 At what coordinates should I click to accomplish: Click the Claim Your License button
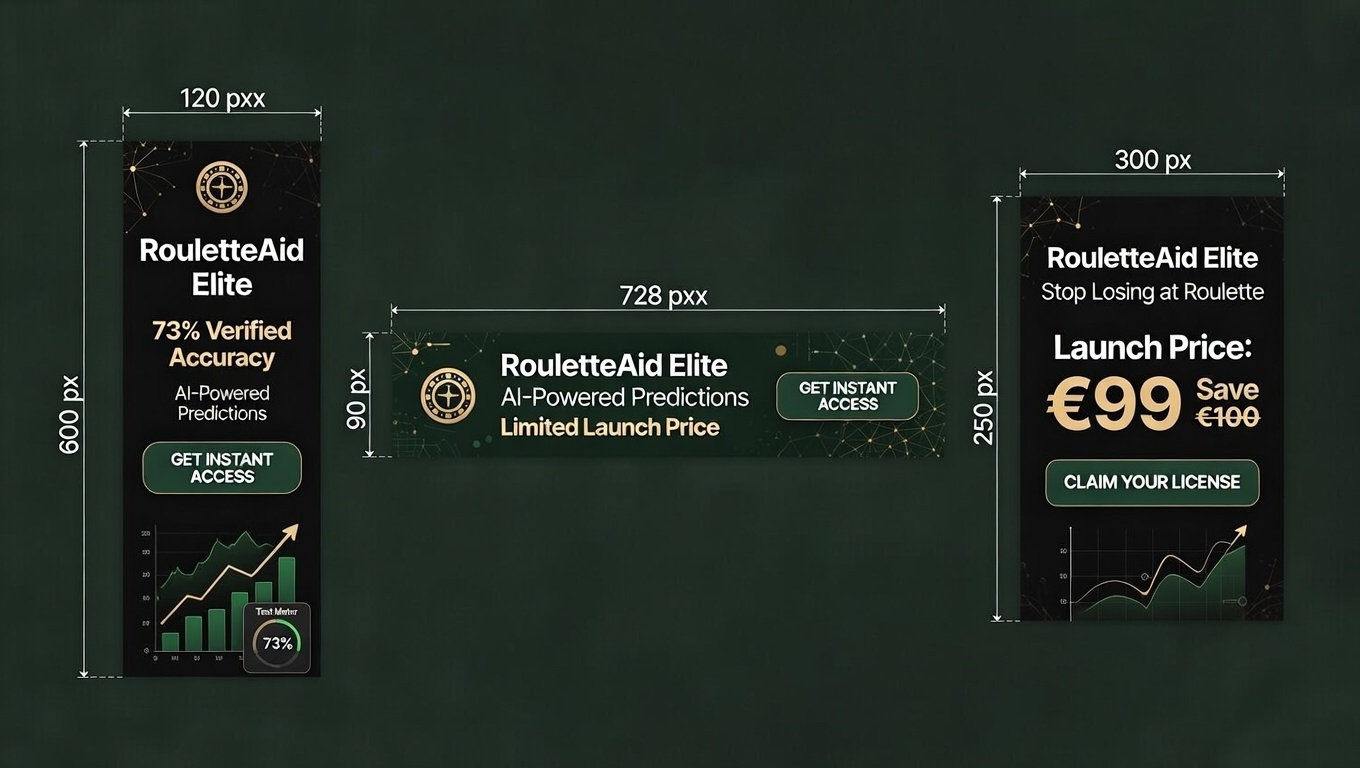point(1152,483)
